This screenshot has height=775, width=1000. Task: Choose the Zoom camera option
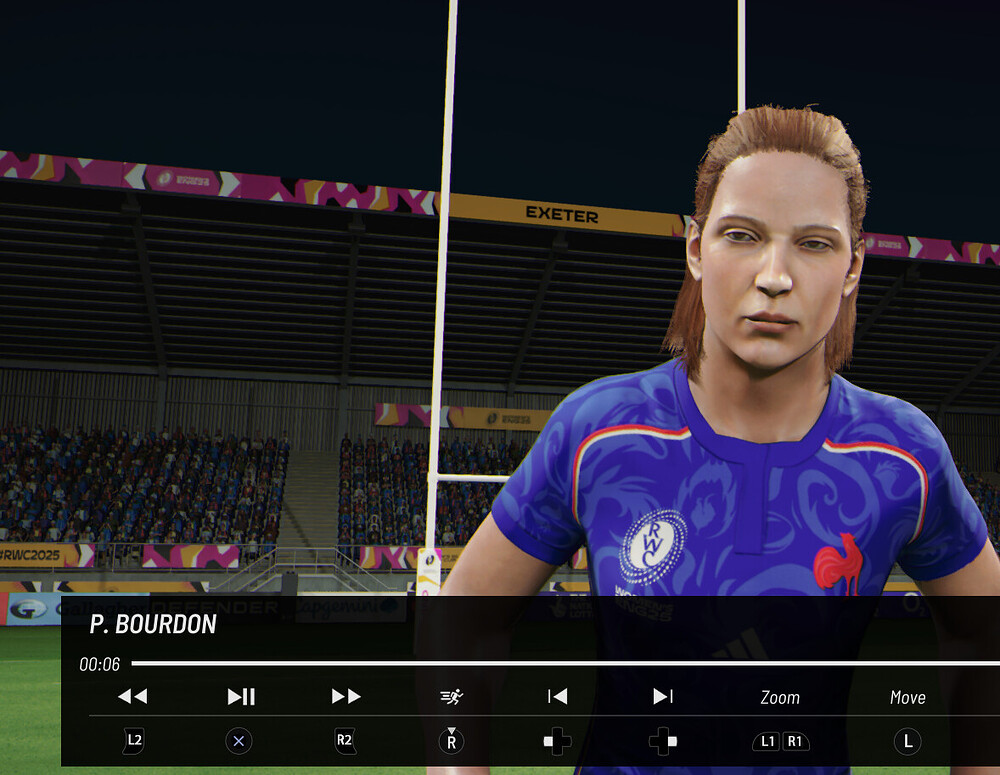pos(780,697)
